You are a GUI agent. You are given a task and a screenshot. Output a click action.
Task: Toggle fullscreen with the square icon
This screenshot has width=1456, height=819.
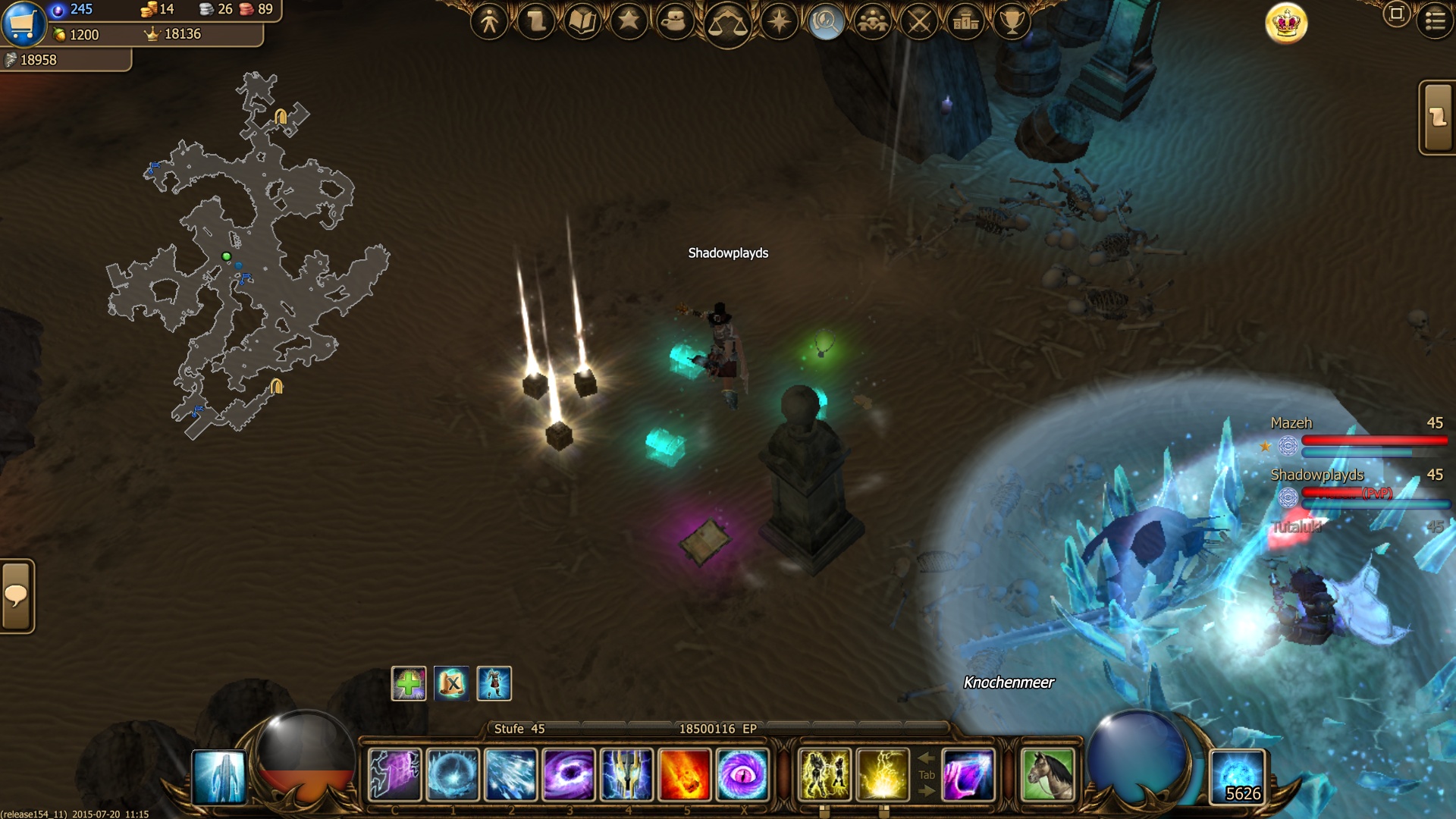point(1396,14)
